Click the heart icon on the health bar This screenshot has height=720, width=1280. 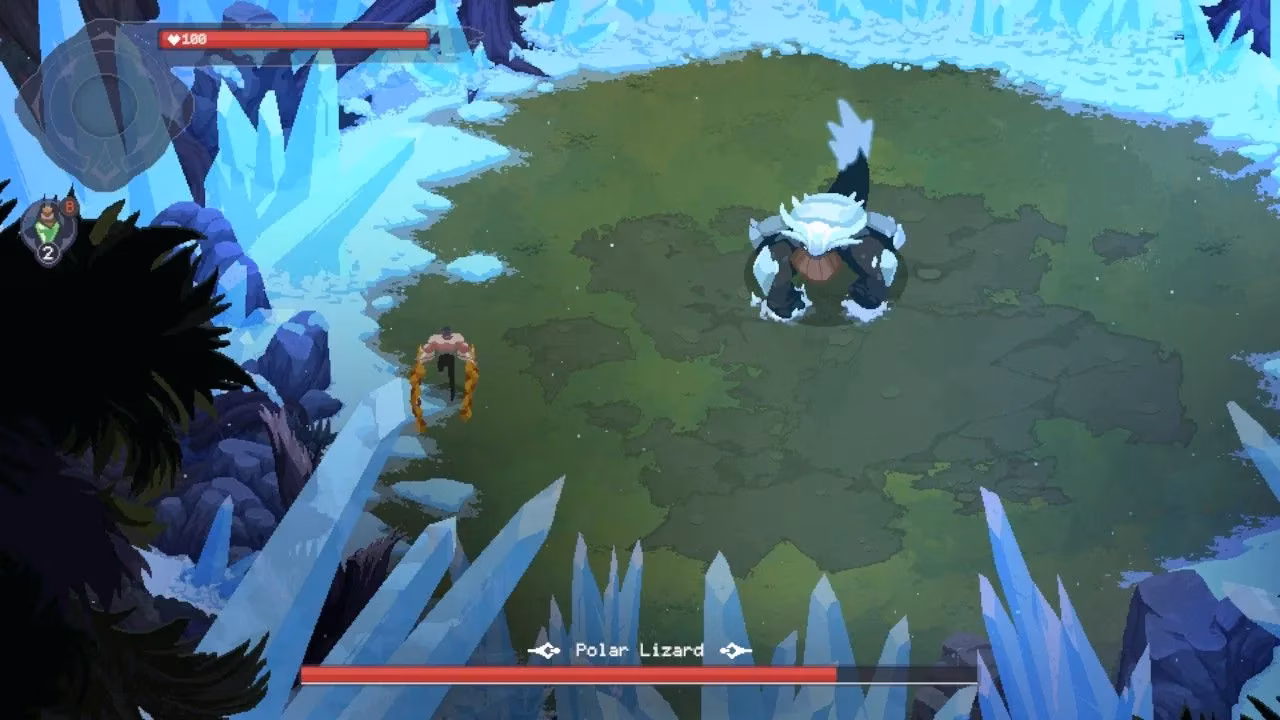click(x=175, y=40)
